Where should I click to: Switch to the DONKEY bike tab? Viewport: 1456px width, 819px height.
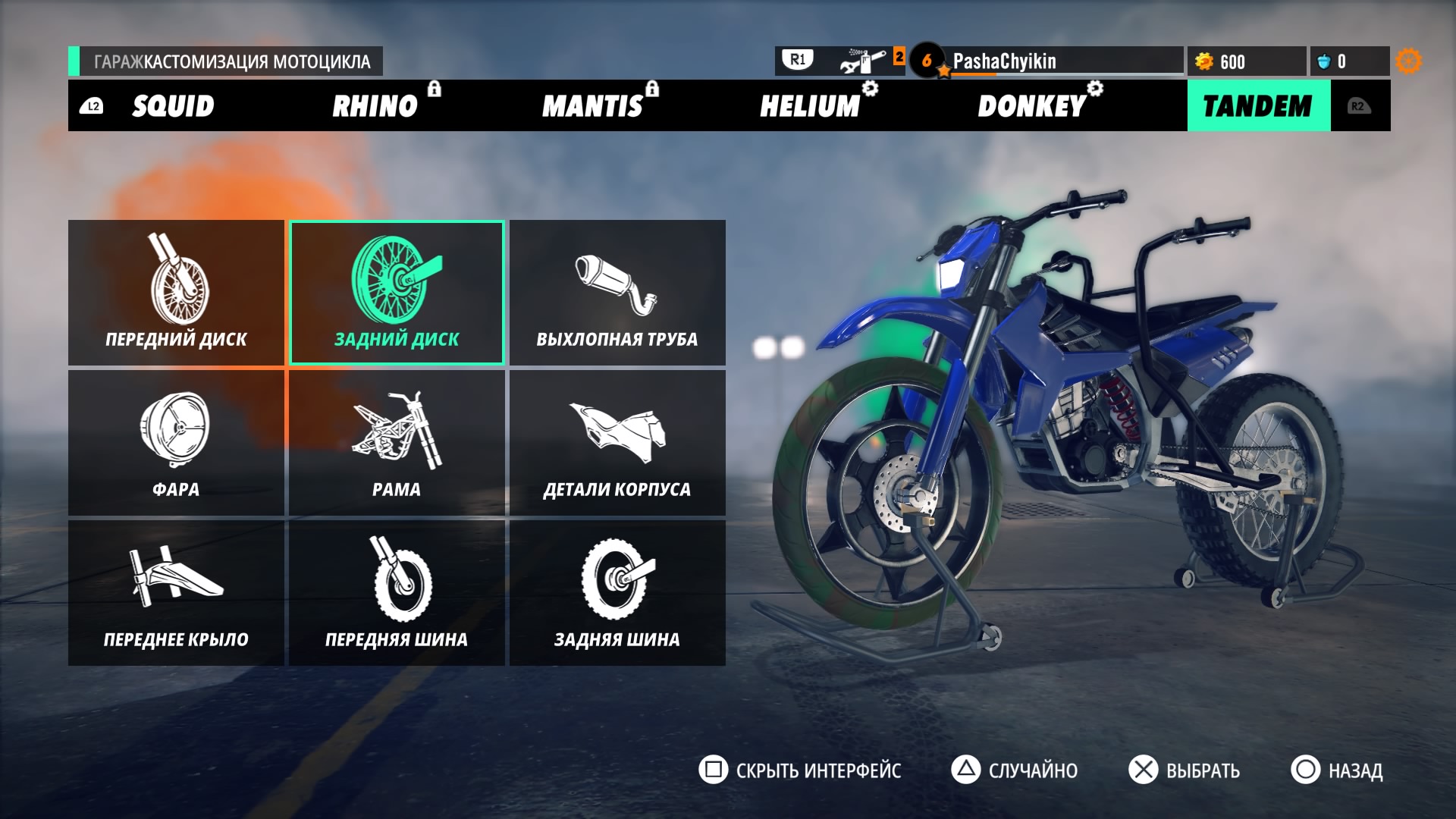(x=1032, y=106)
